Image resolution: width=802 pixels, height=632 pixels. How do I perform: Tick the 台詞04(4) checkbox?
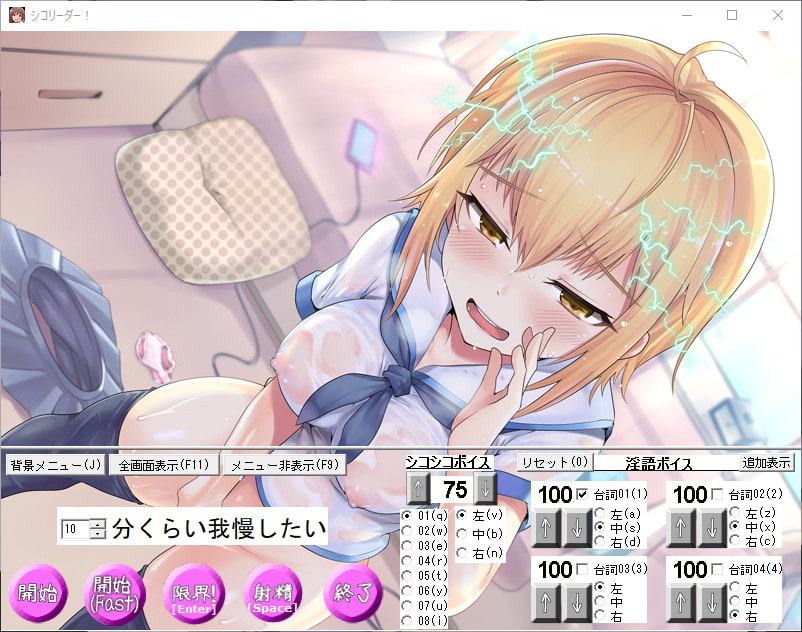tap(716, 569)
